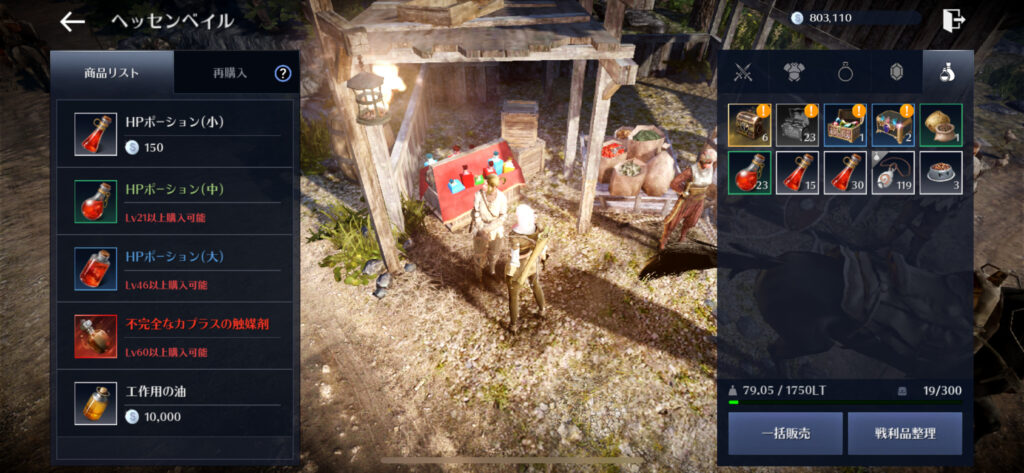This screenshot has width=1024, height=473.
Task: Choose the pet food bowl item
Action: pos(941,172)
